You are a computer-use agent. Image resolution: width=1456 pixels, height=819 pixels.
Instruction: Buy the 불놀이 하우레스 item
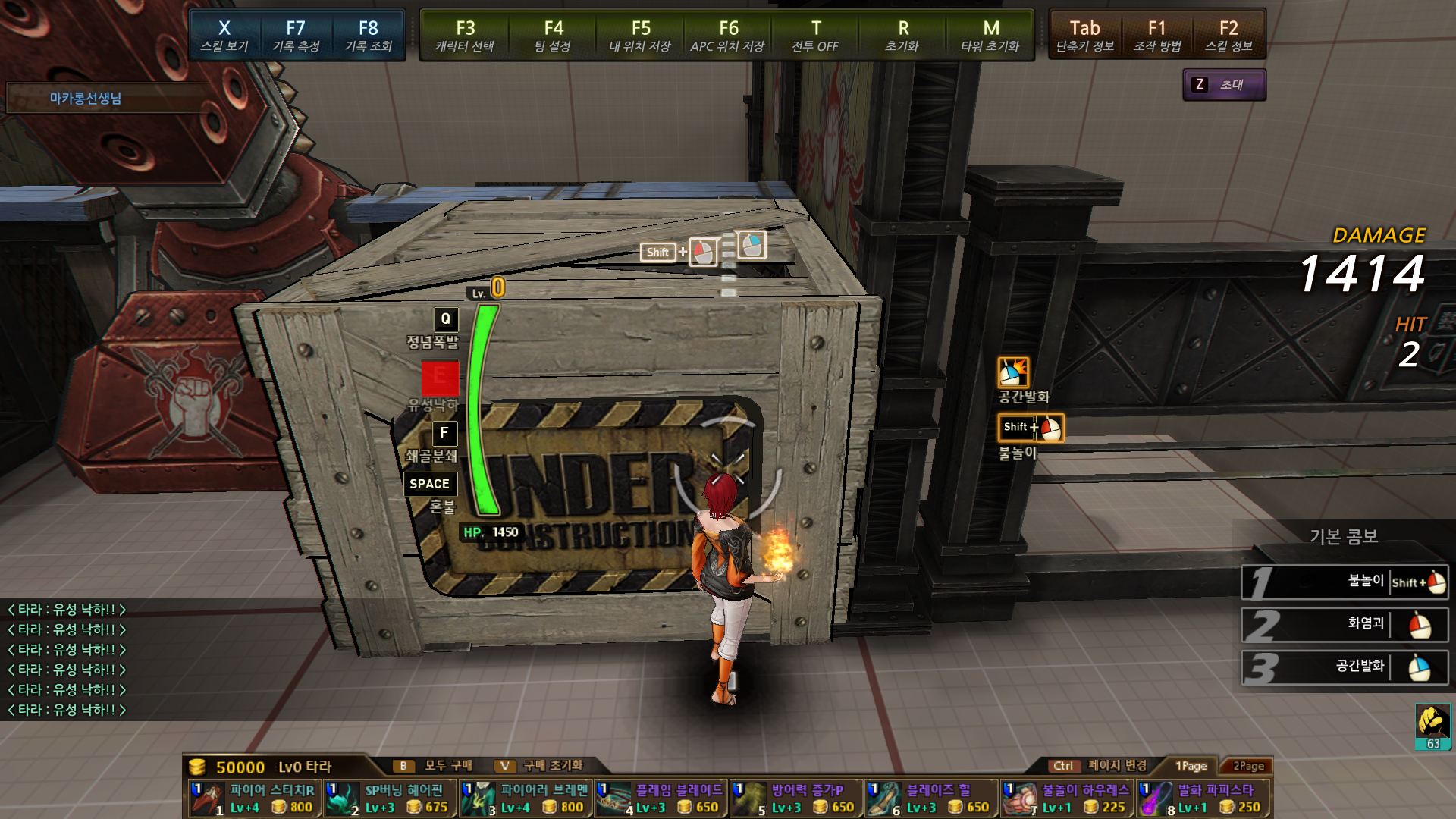1066,799
